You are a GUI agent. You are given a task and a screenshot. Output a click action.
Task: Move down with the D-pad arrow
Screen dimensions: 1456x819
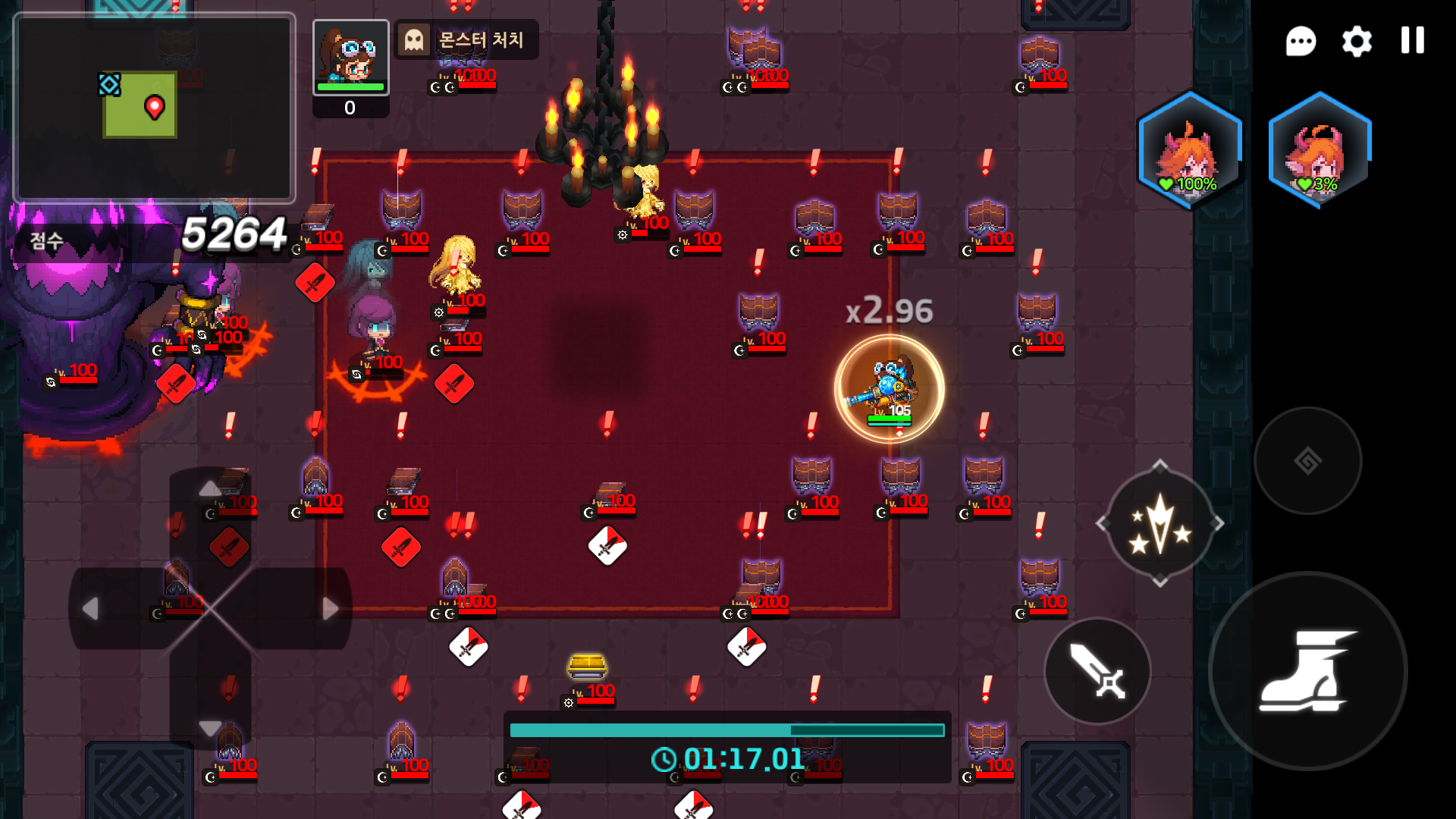tap(210, 727)
